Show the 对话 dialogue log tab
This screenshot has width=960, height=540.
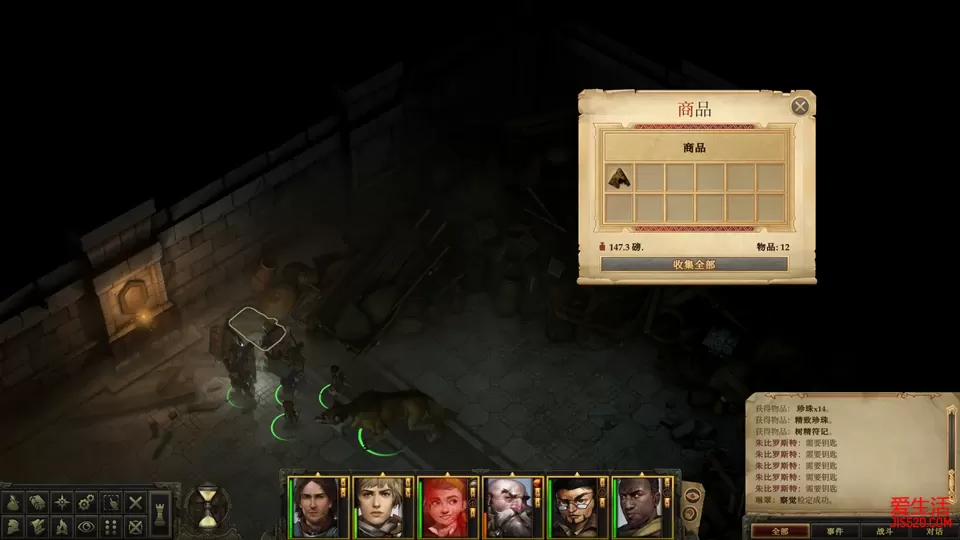934,531
